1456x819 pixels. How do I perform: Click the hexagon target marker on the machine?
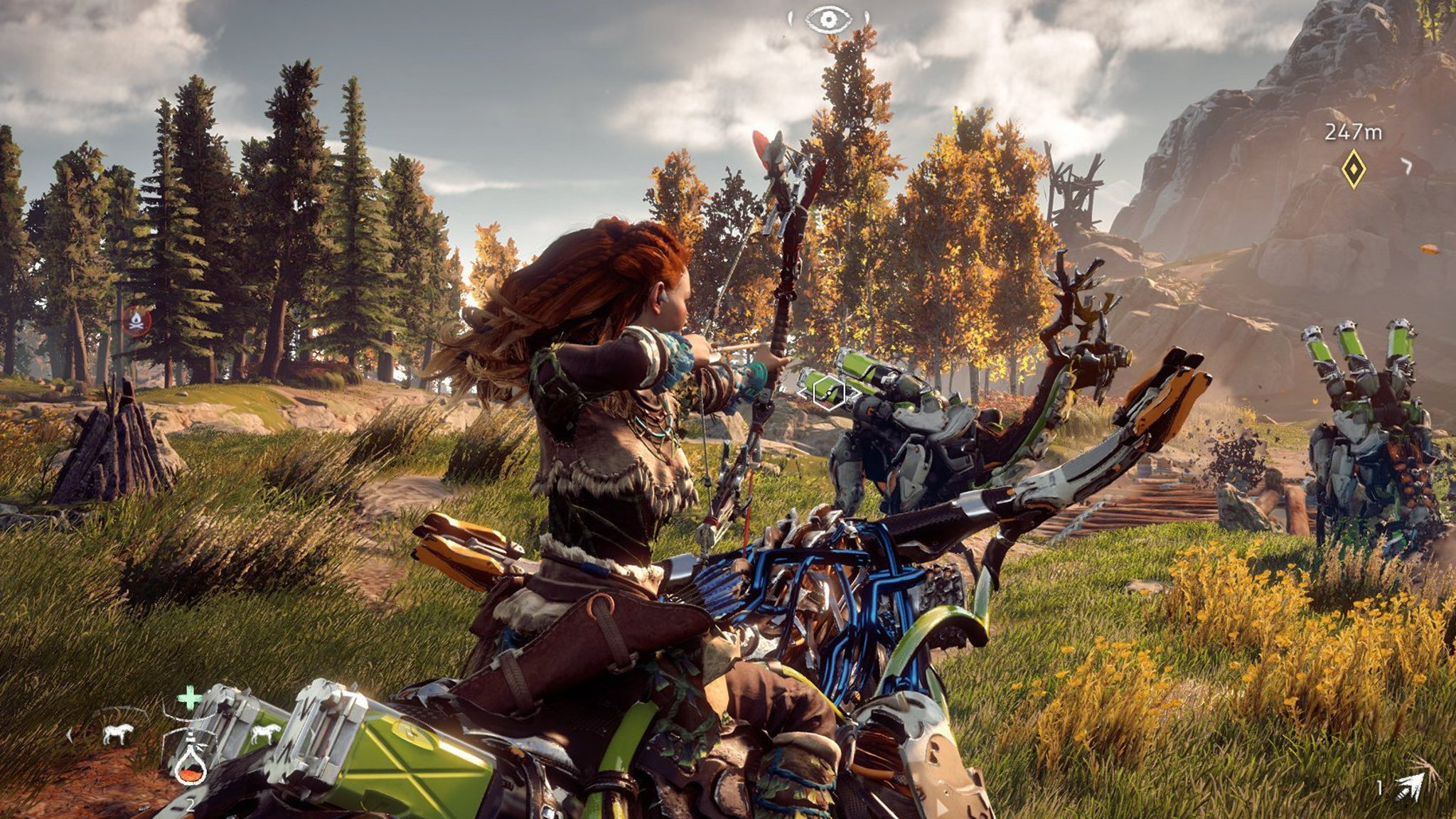pos(829,392)
